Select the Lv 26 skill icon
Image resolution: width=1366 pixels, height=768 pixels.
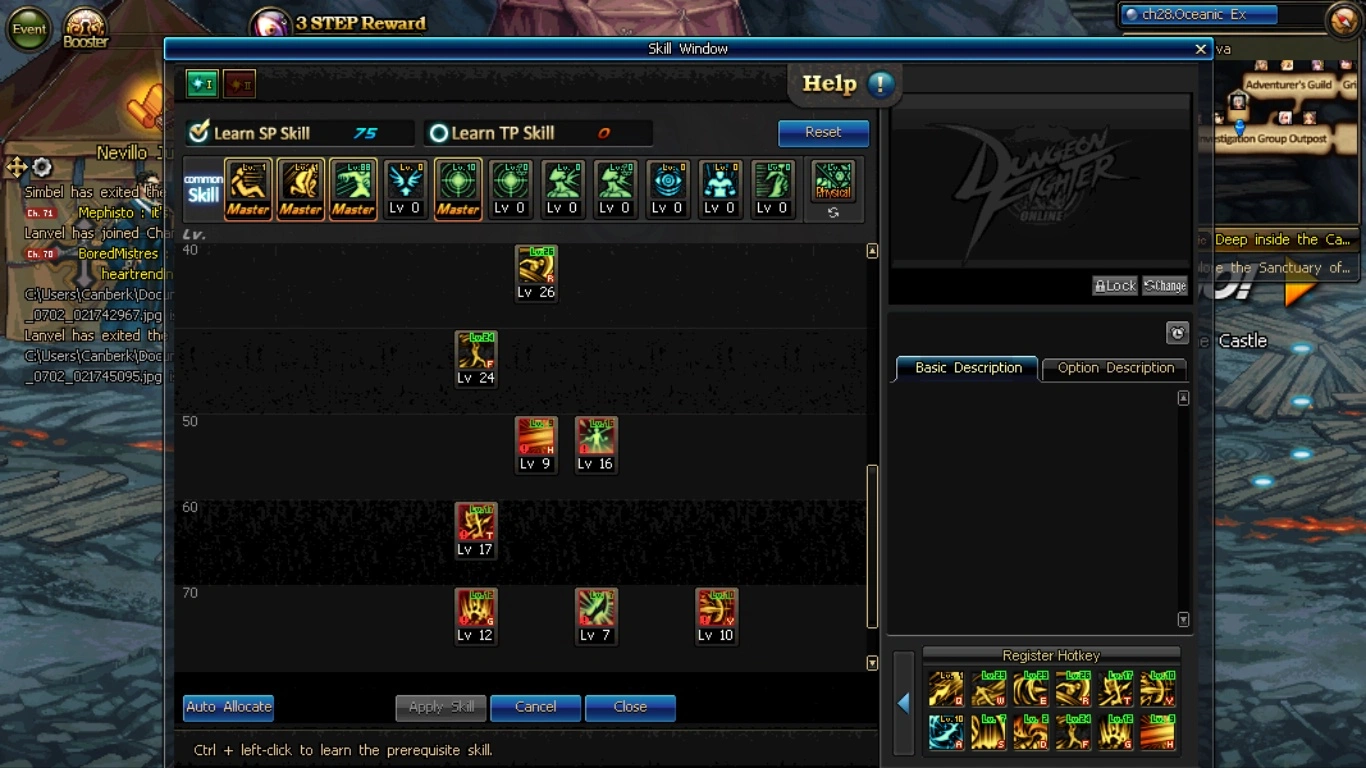tap(536, 266)
